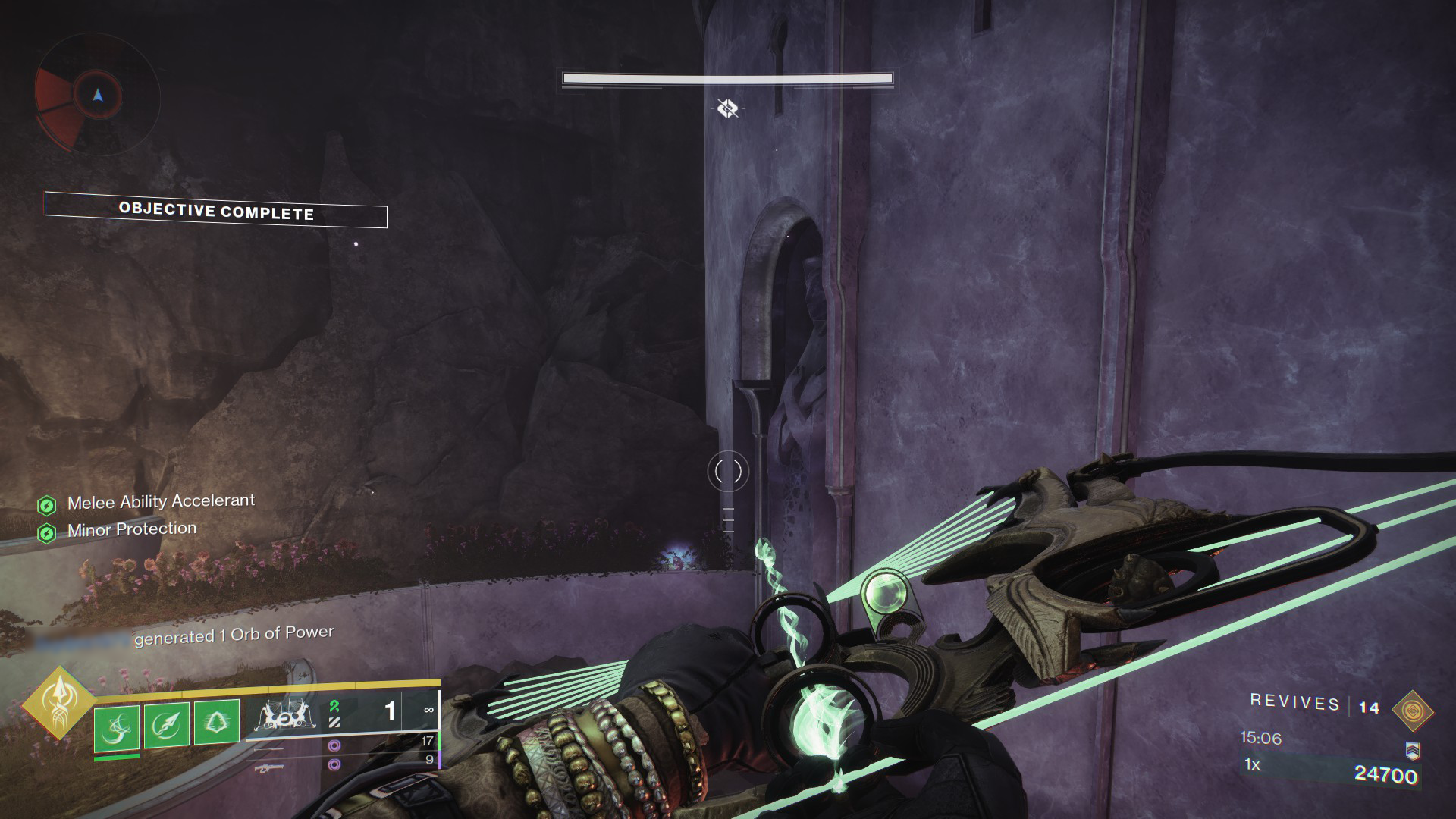Image resolution: width=1456 pixels, height=819 pixels.
Task: Use the green swirling crescent ability
Action: click(x=117, y=726)
